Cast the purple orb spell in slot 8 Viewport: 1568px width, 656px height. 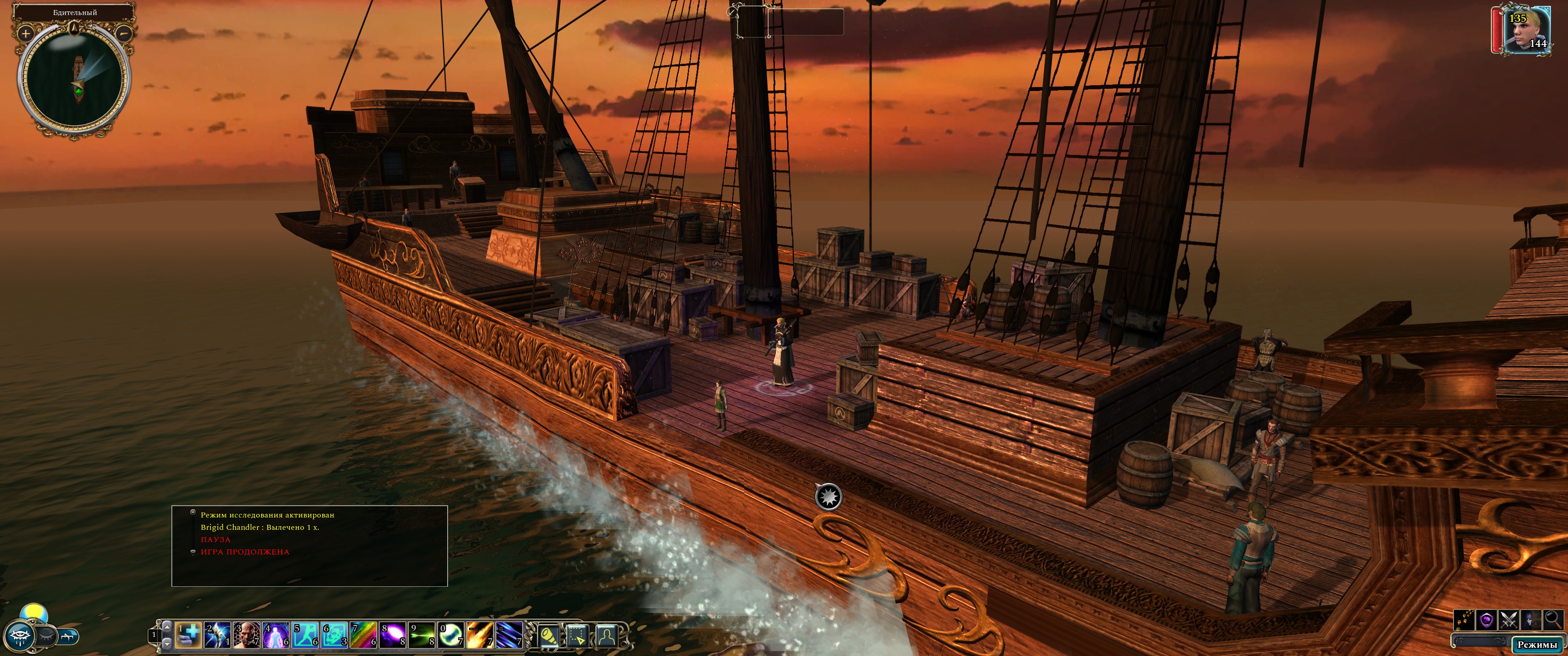[x=392, y=635]
